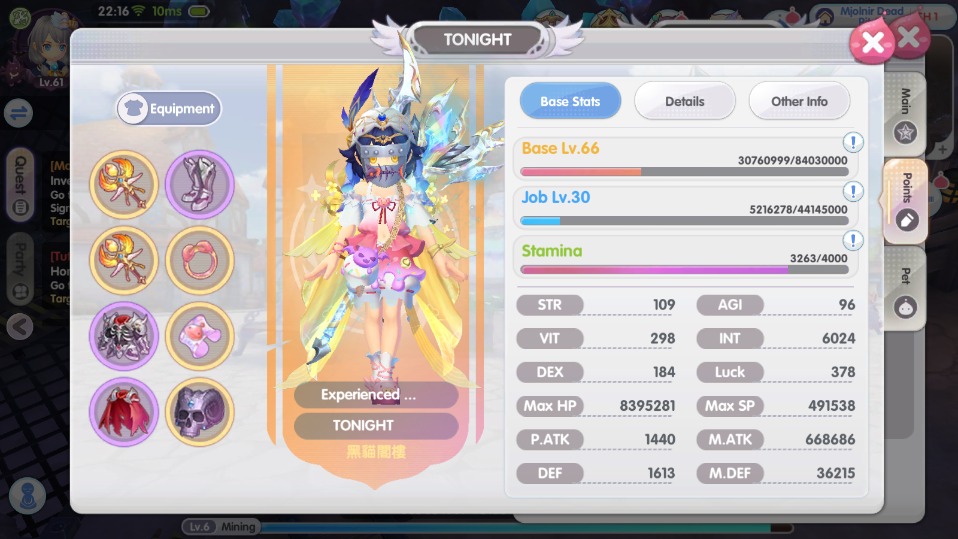
Task: Click the left-pointing collapse arrow
Action: (x=20, y=326)
